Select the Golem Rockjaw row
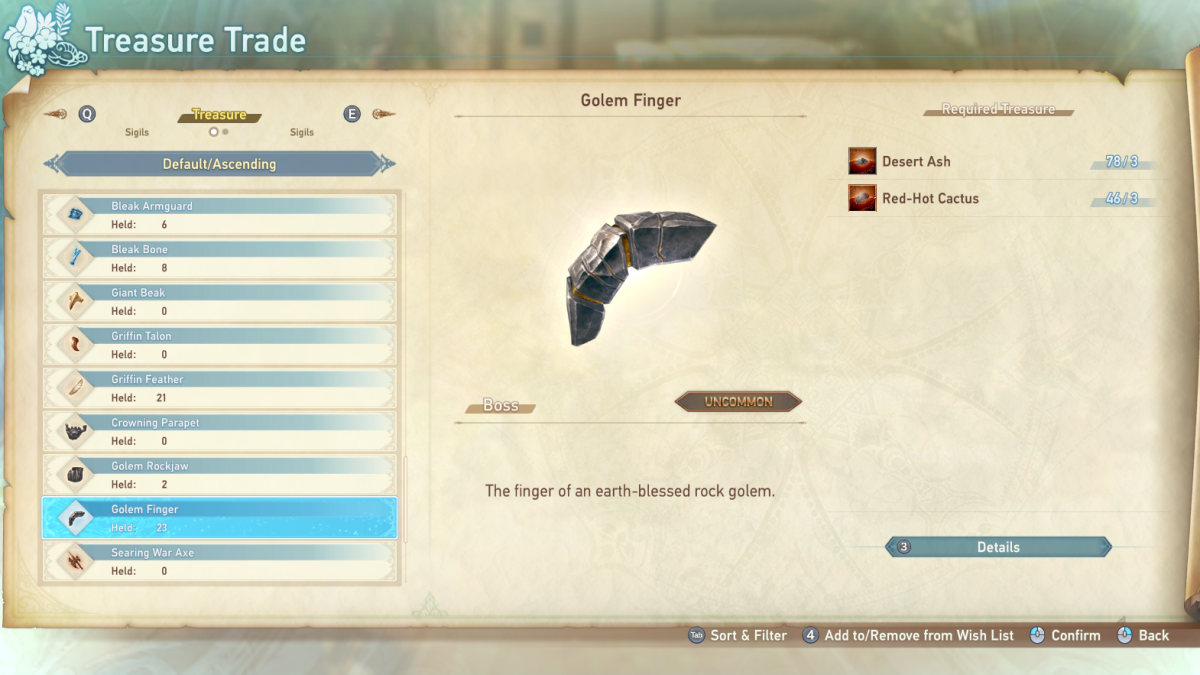Viewport: 1200px width, 675px height. click(219, 475)
